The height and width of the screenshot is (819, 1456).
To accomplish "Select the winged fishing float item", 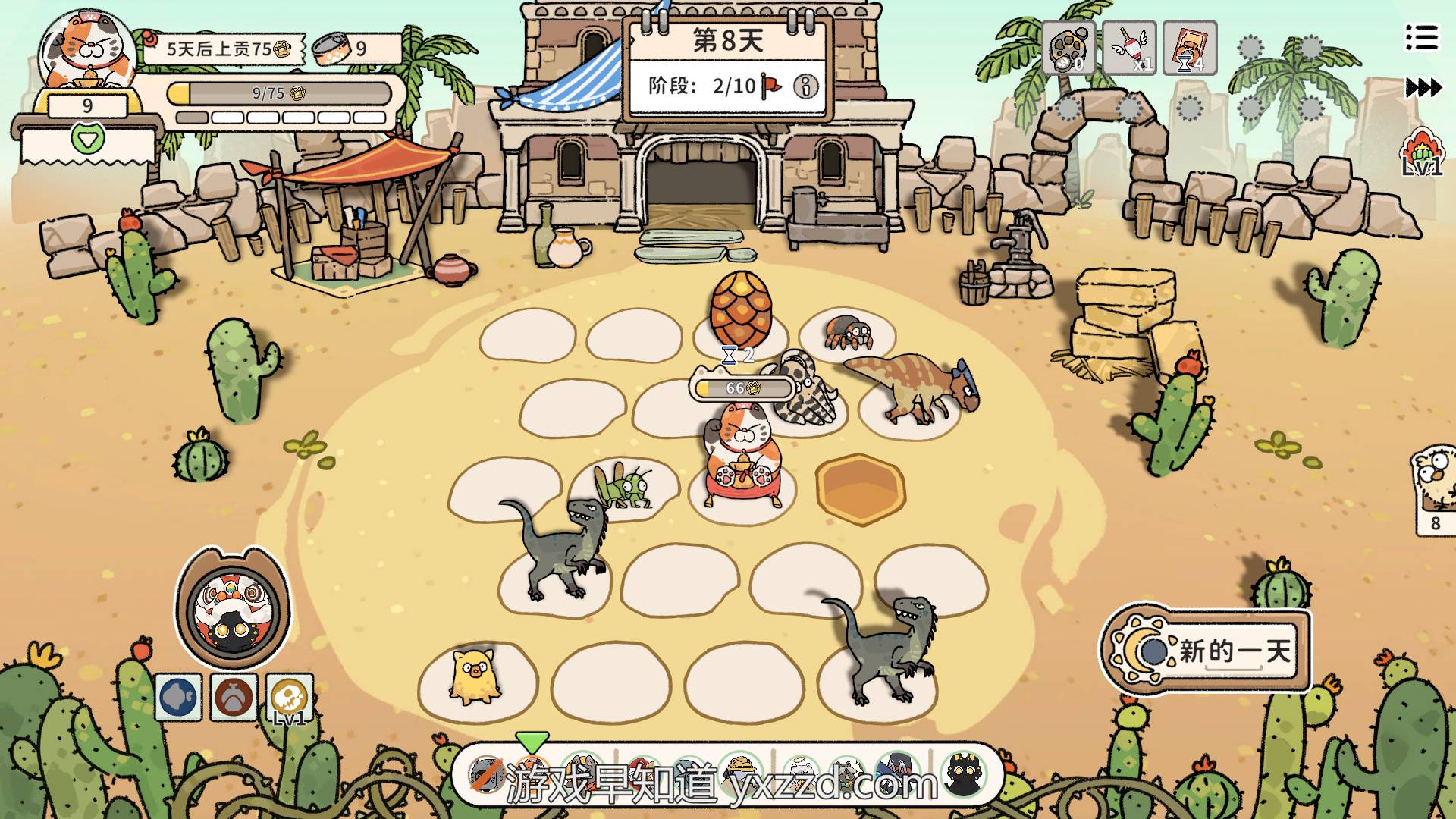I will [x=1129, y=48].
